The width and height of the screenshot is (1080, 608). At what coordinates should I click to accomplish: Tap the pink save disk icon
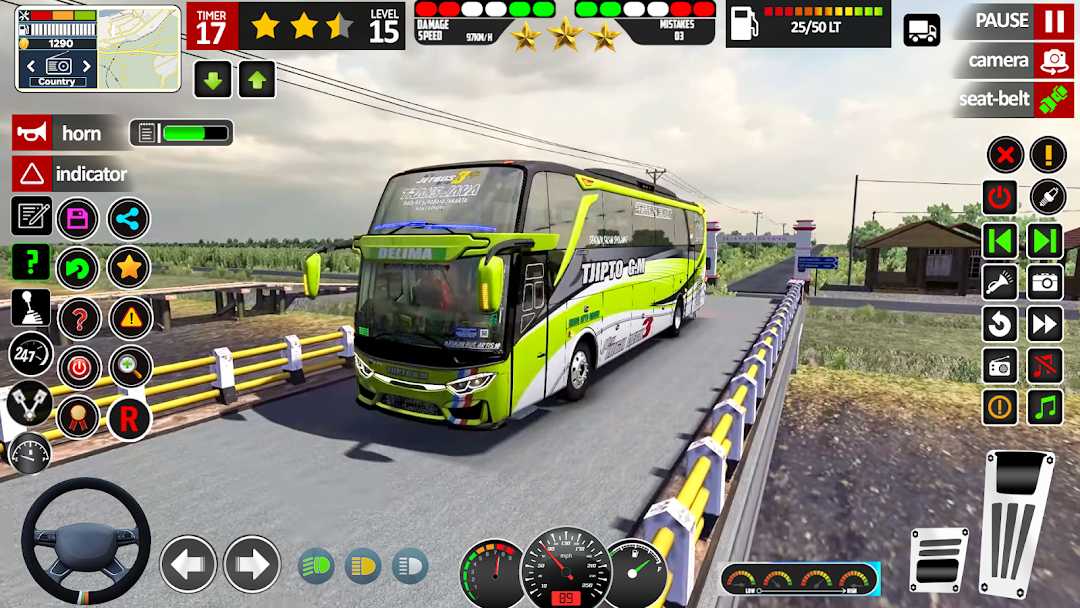pyautogui.click(x=78, y=219)
